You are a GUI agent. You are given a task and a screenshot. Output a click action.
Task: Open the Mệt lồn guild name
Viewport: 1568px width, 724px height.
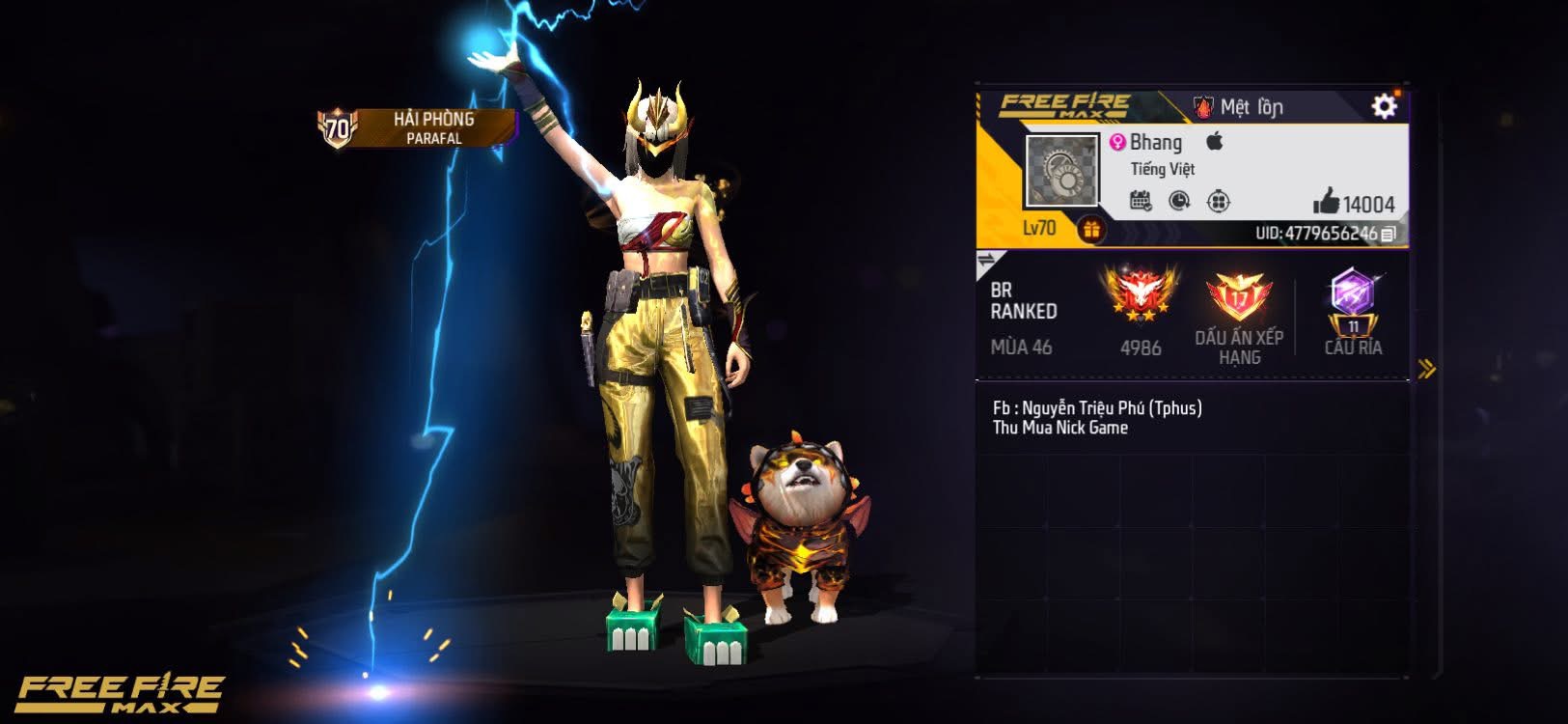pos(1239,107)
